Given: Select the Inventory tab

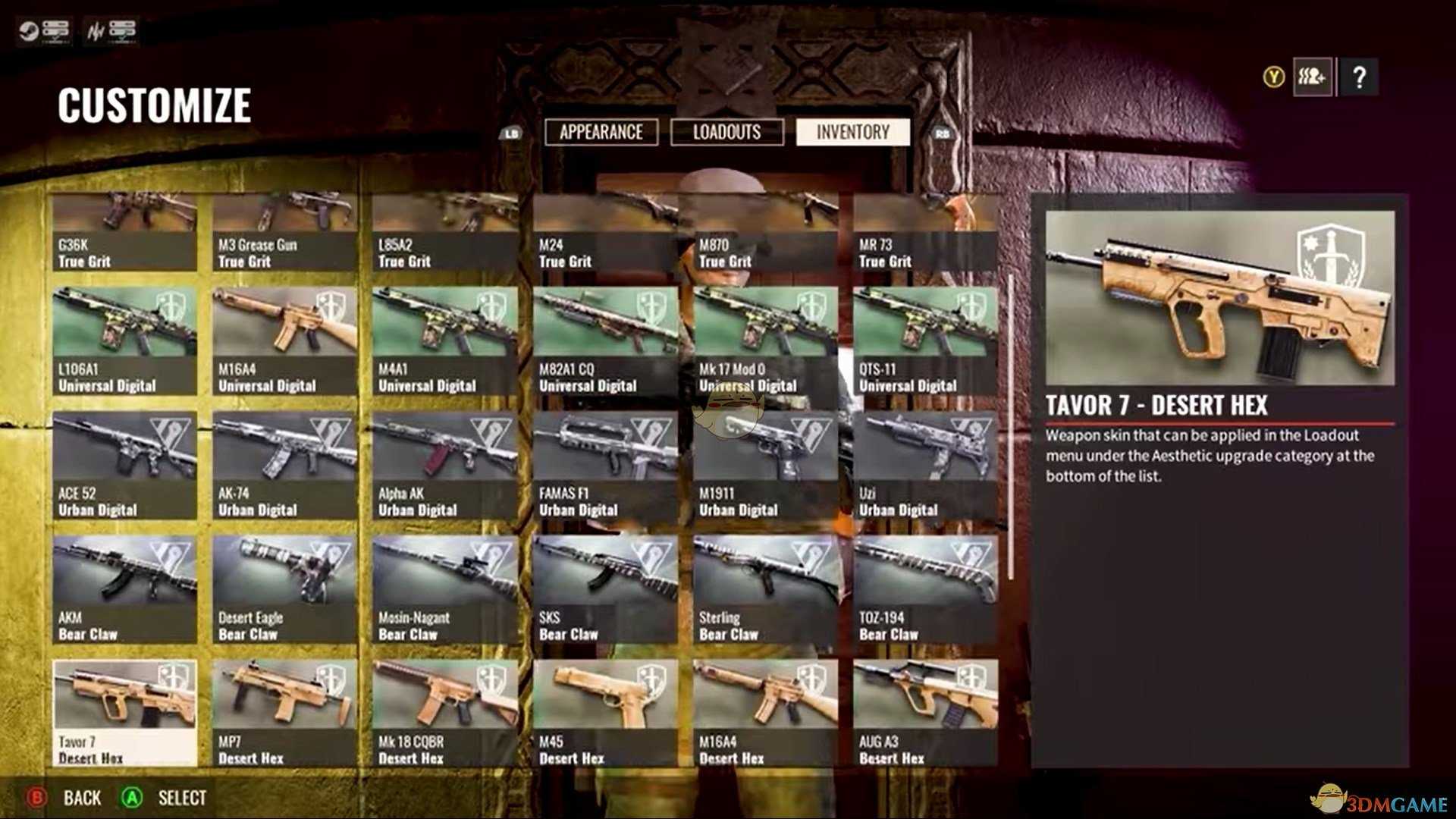Looking at the screenshot, I should tap(852, 132).
